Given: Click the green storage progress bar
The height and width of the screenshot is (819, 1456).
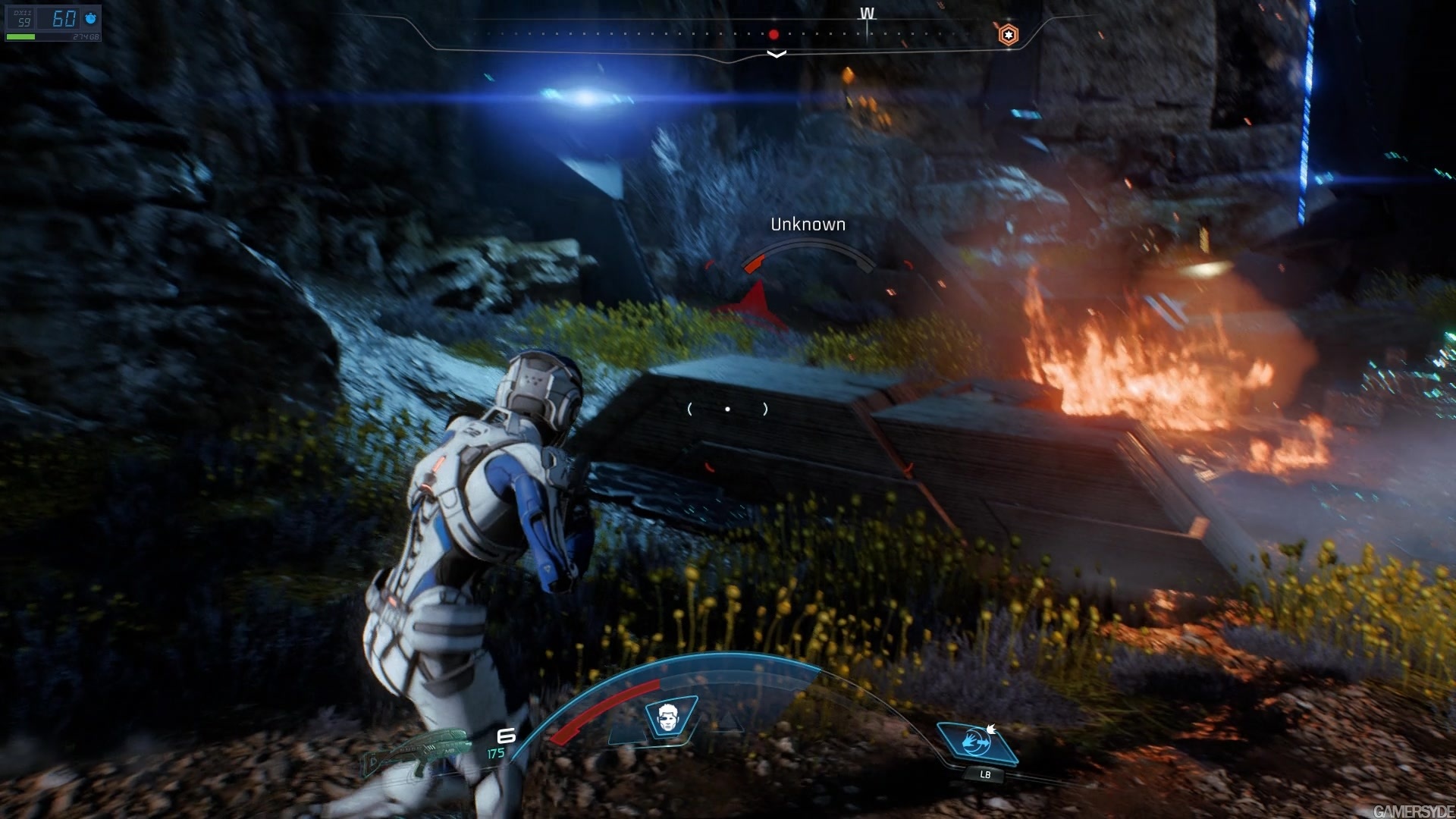Looking at the screenshot, I should coord(21,36).
